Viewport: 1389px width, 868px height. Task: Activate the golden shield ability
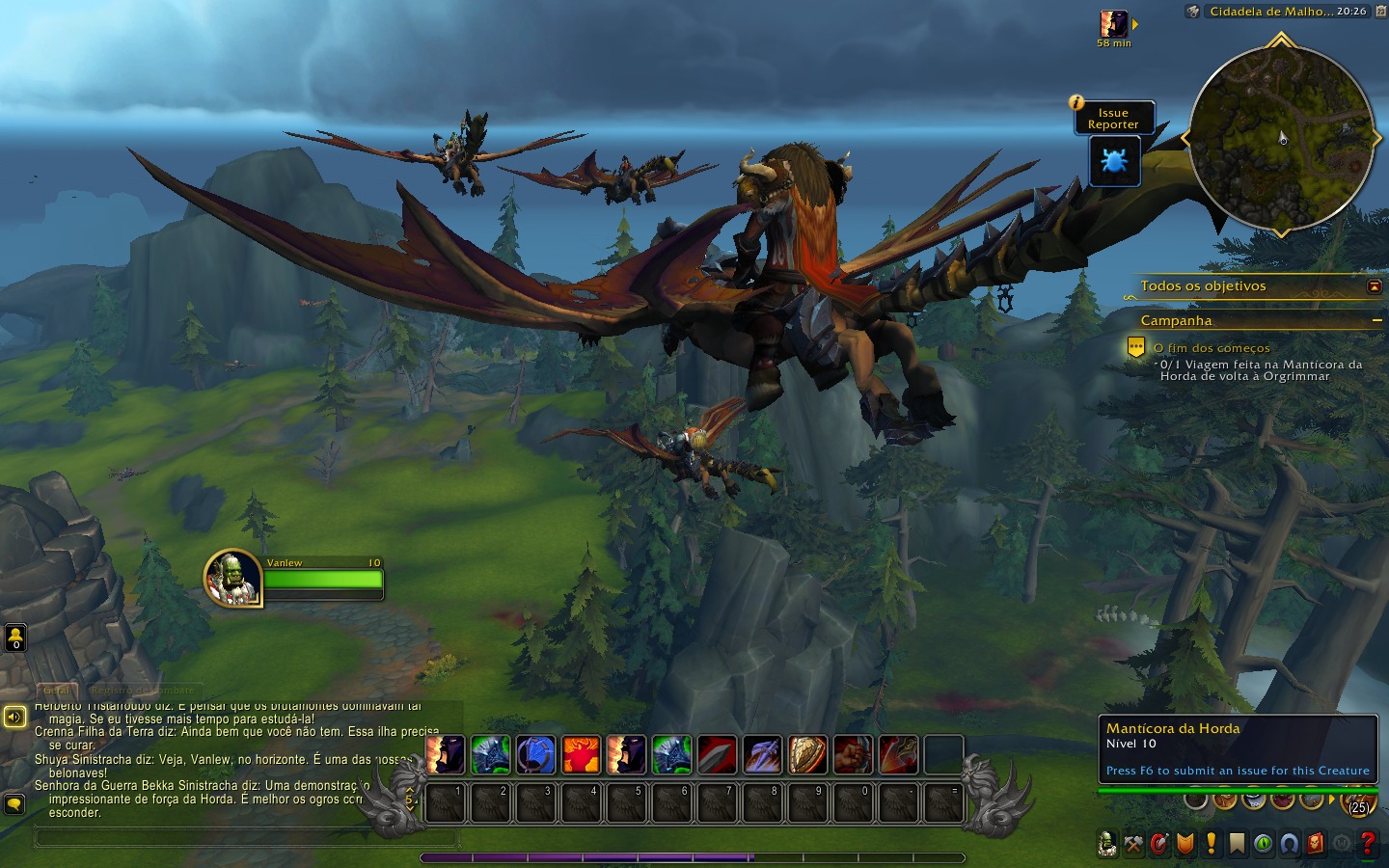(807, 755)
